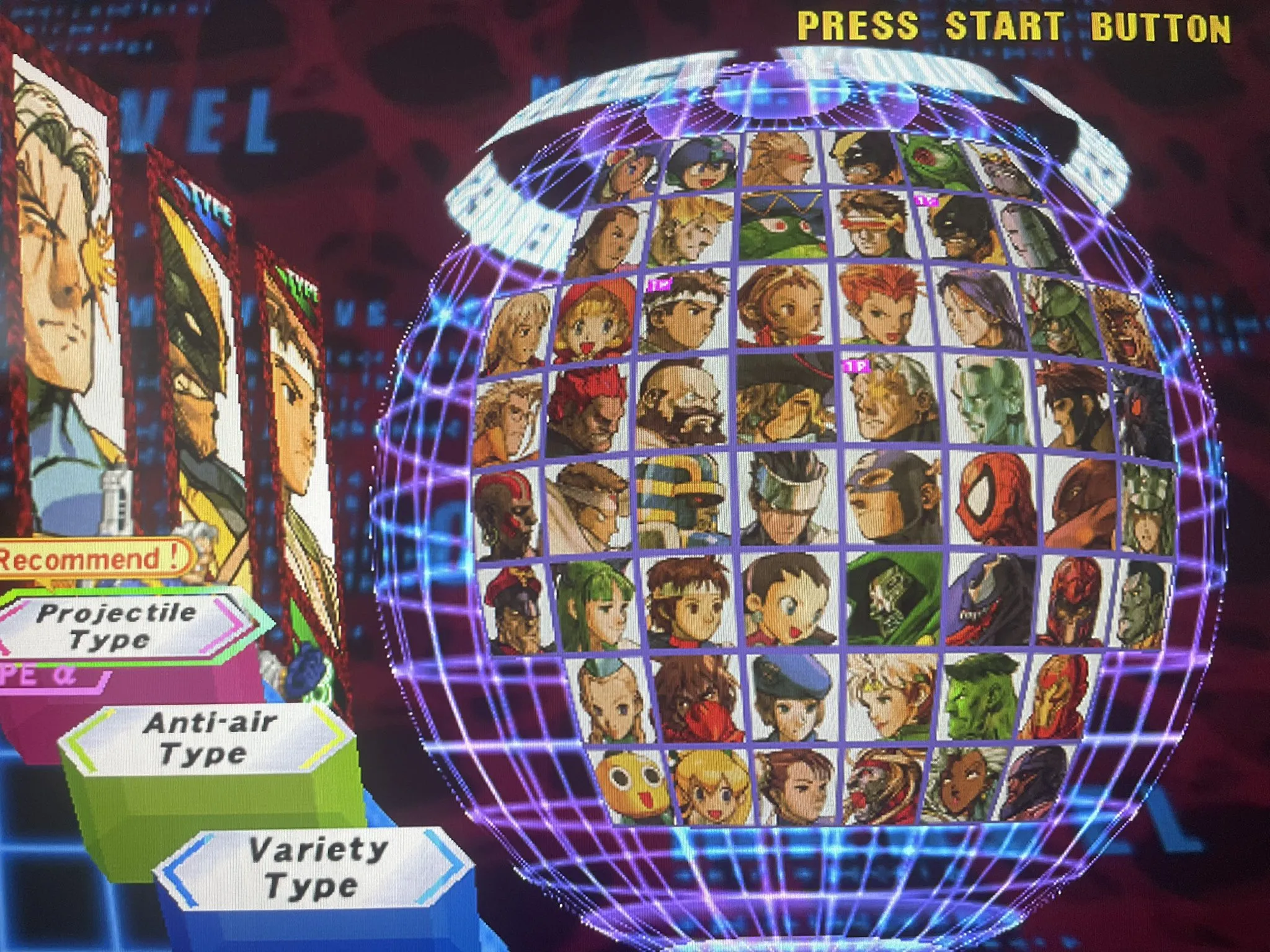
Task: Pick the yellow Servbot portrait
Action: (631, 785)
